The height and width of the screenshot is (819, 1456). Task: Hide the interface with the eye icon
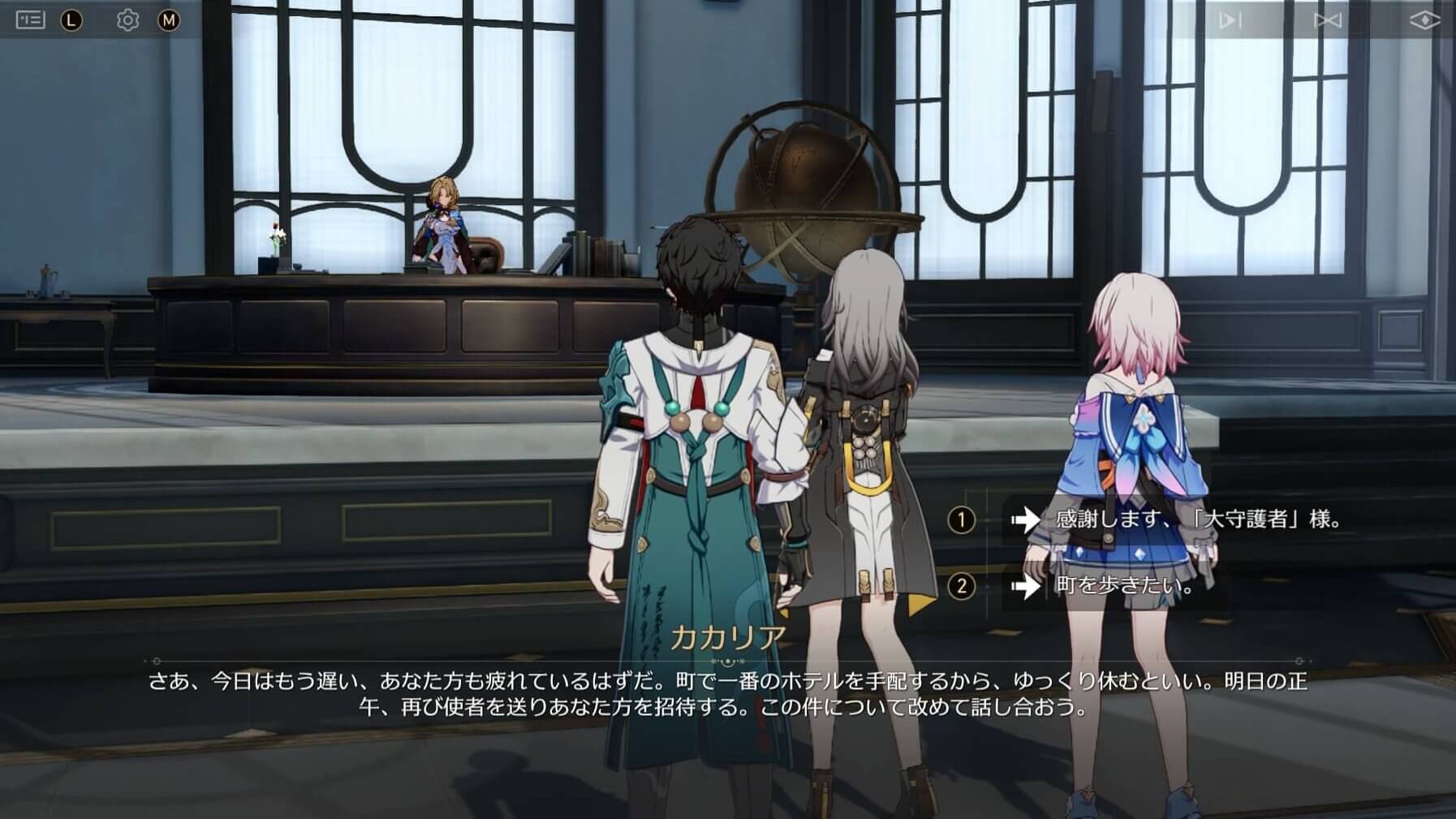[1424, 20]
